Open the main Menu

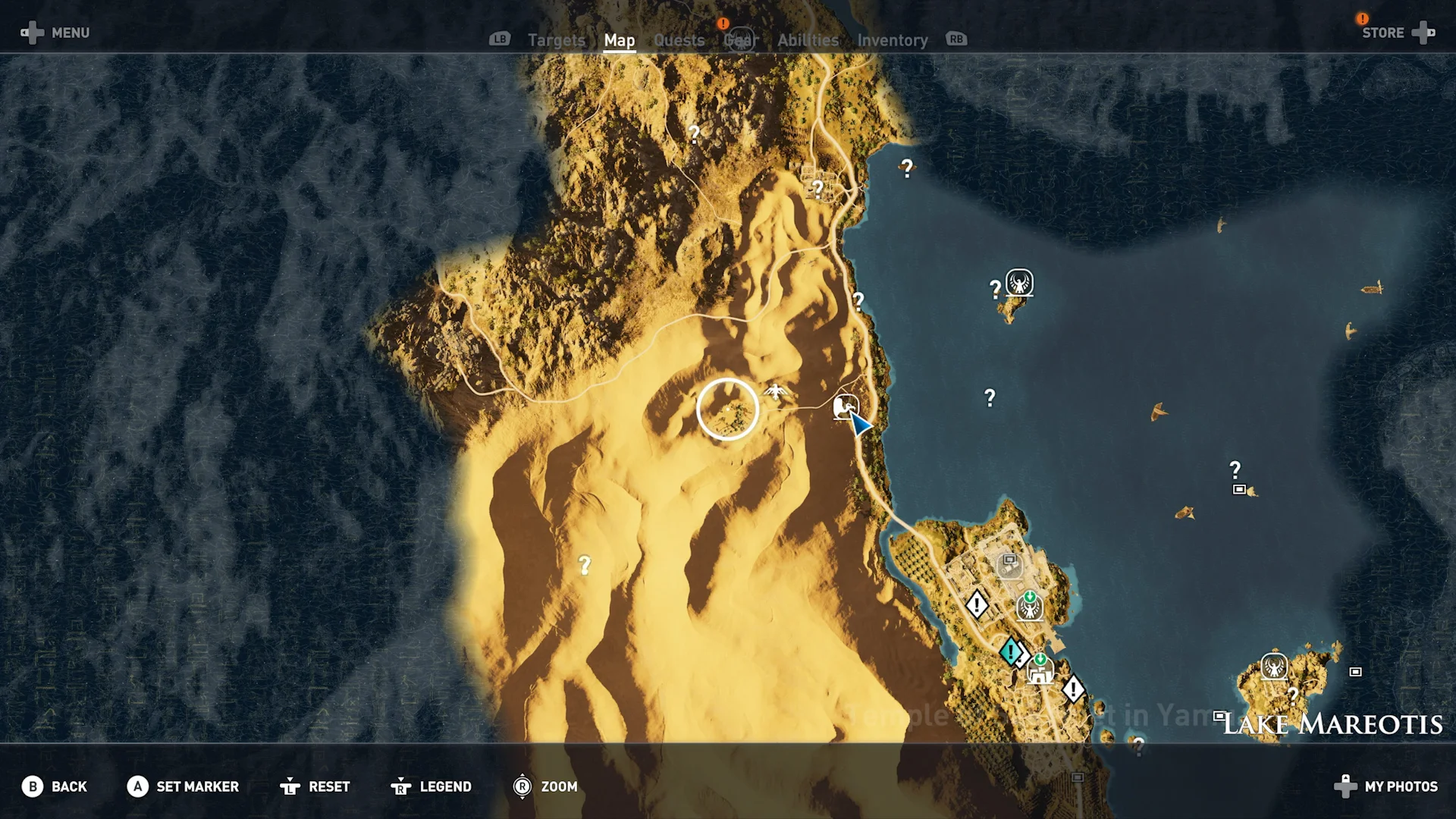(55, 33)
